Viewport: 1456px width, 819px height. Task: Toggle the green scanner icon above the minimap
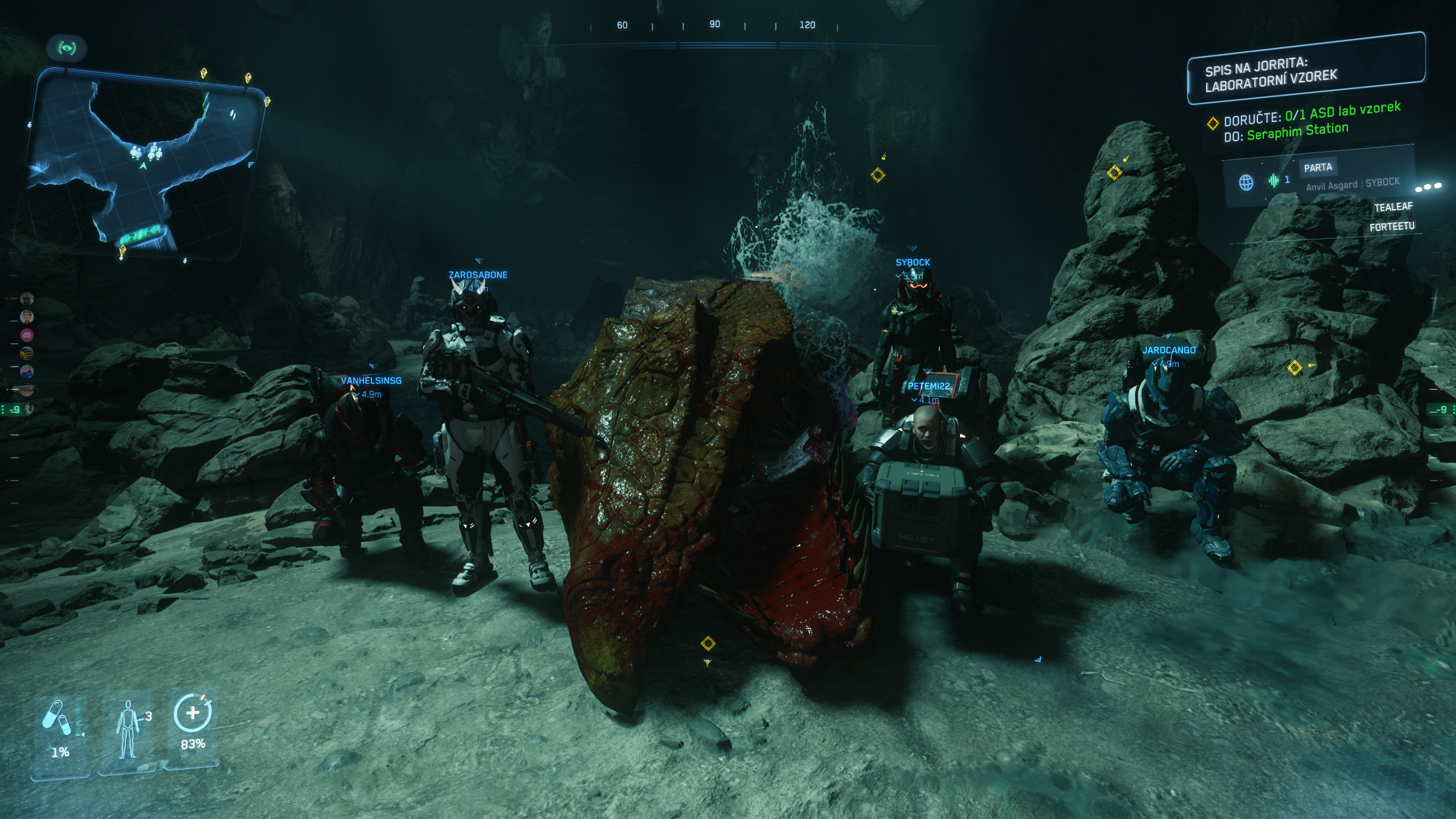(x=67, y=48)
